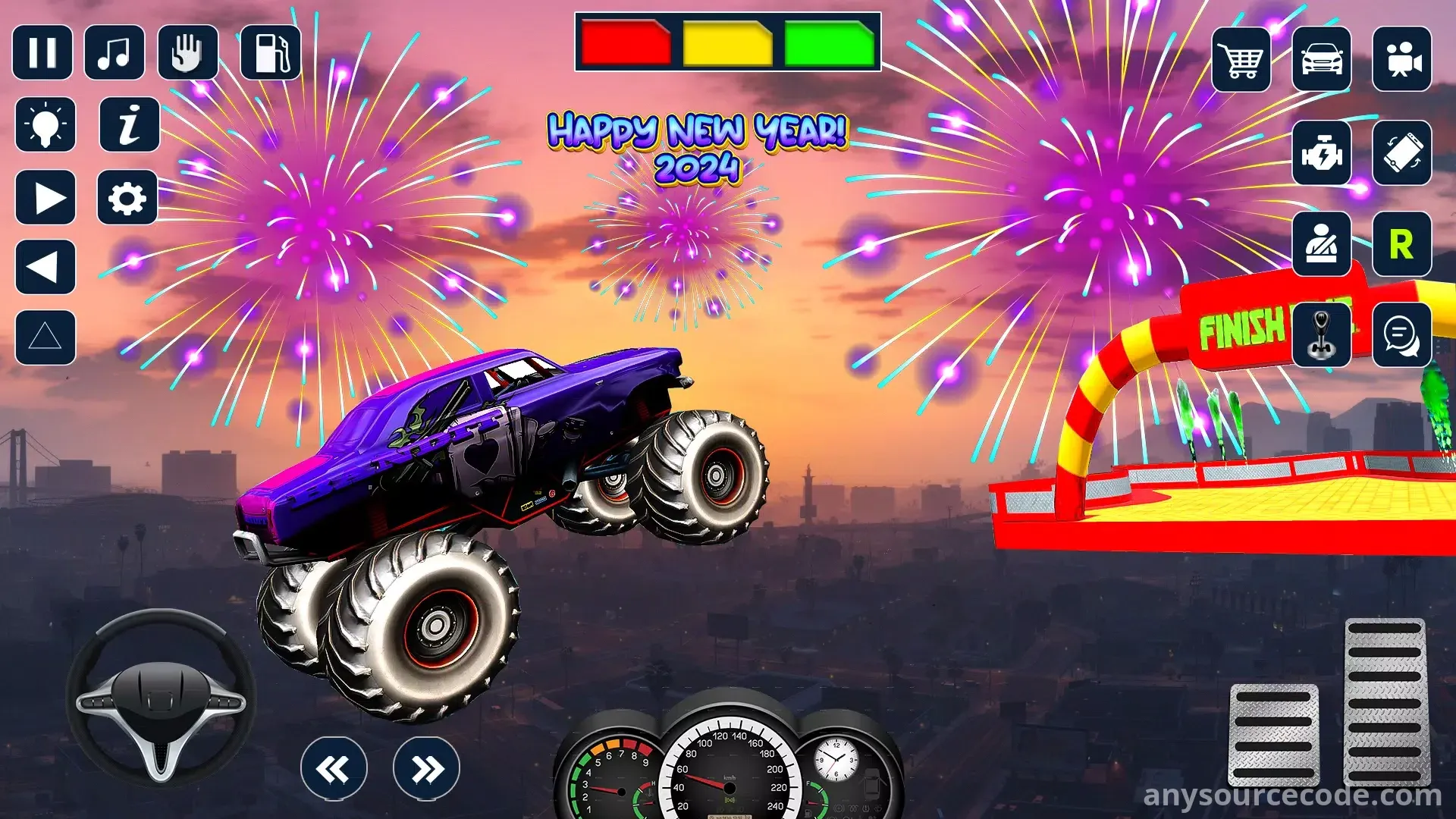Screen dimensions: 1456x819
Task: Steer with the double right arrow button
Action: pyautogui.click(x=426, y=769)
